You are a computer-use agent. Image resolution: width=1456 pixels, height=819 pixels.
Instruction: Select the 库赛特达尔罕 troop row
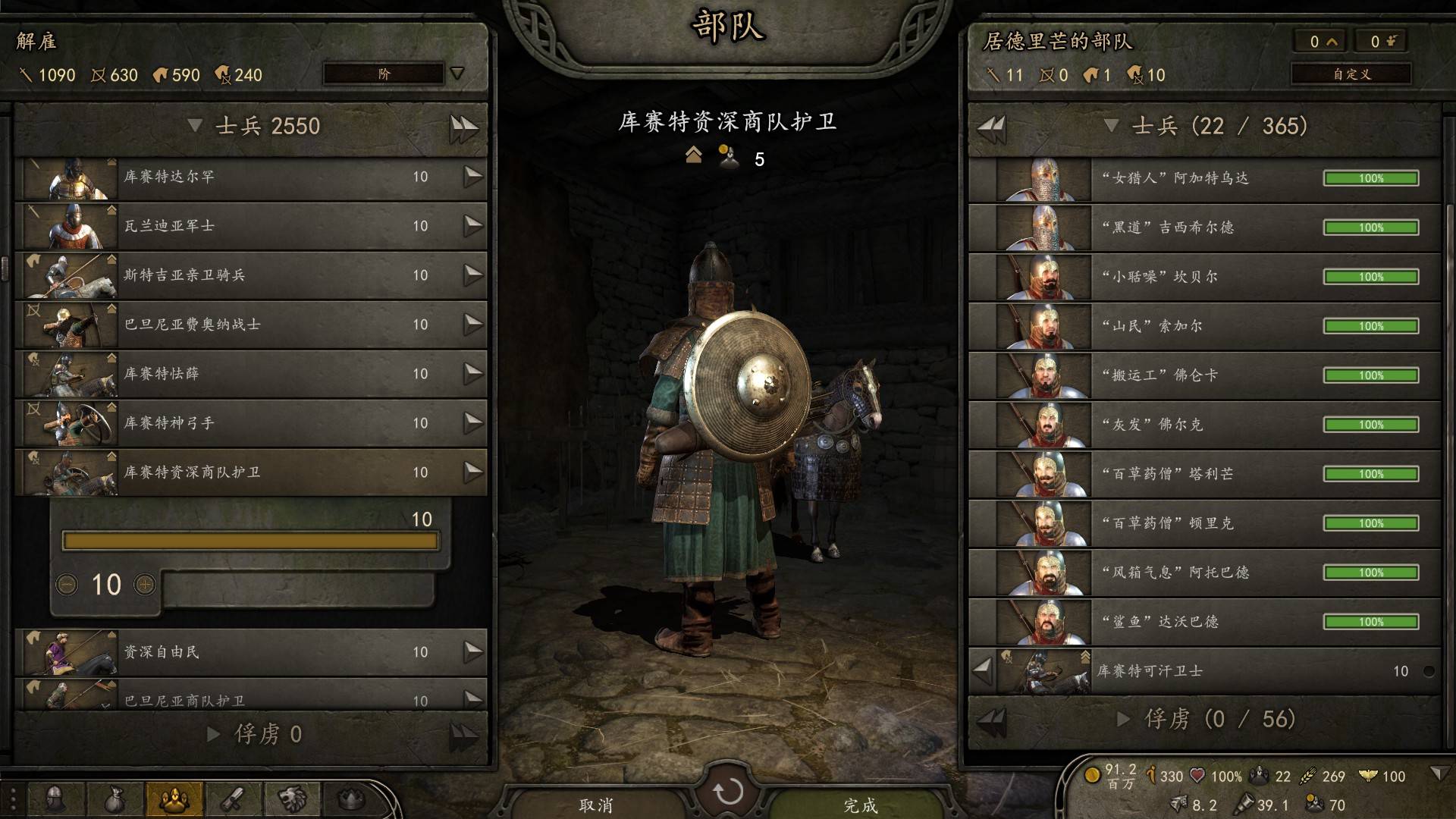coord(250,177)
